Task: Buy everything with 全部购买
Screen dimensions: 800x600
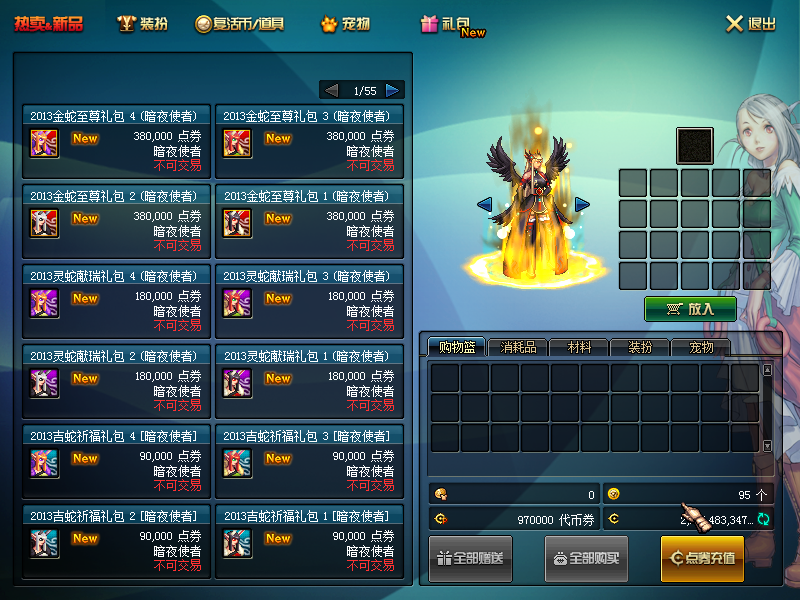Action: pyautogui.click(x=586, y=558)
